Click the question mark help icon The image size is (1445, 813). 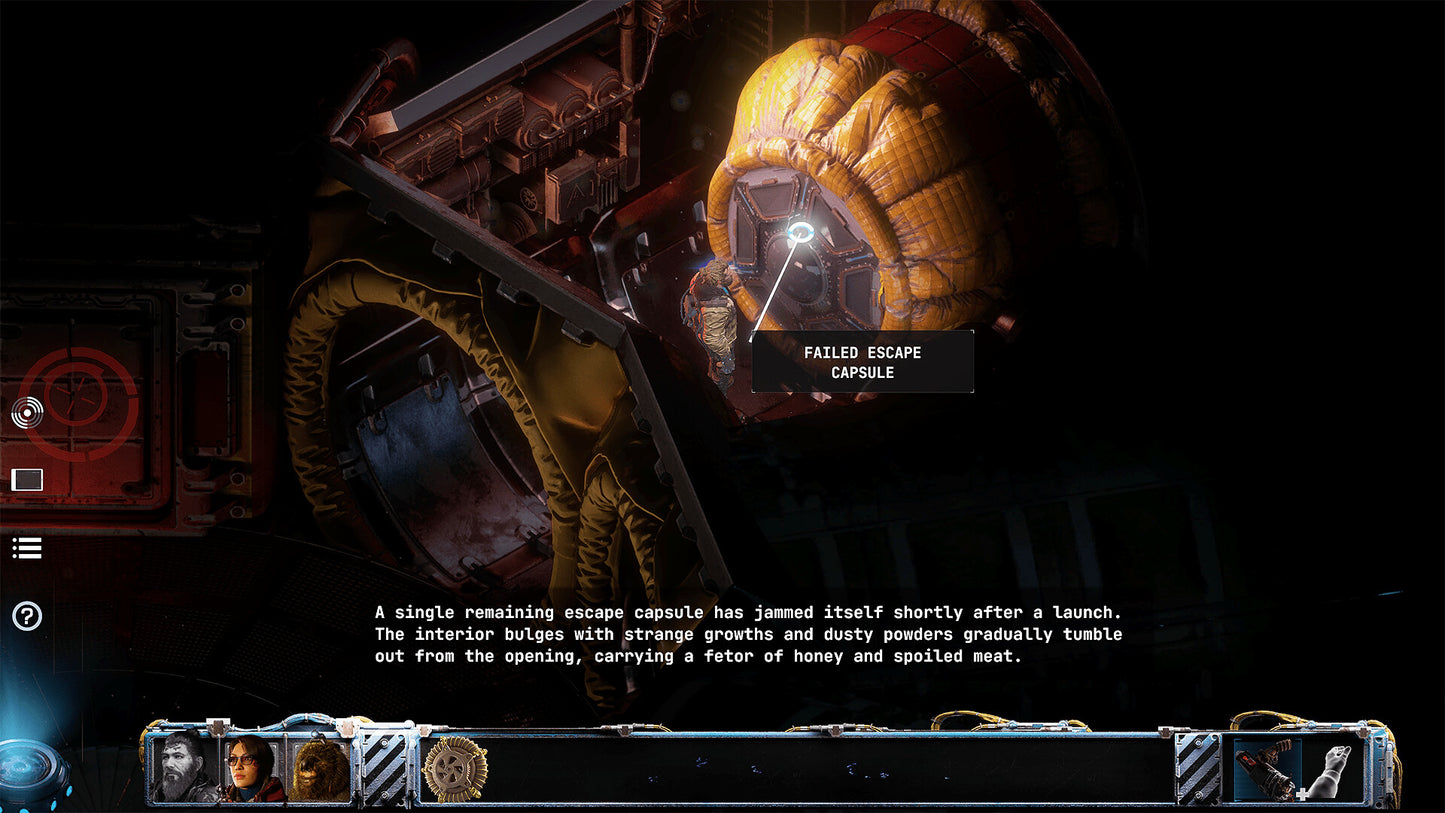[x=27, y=617]
